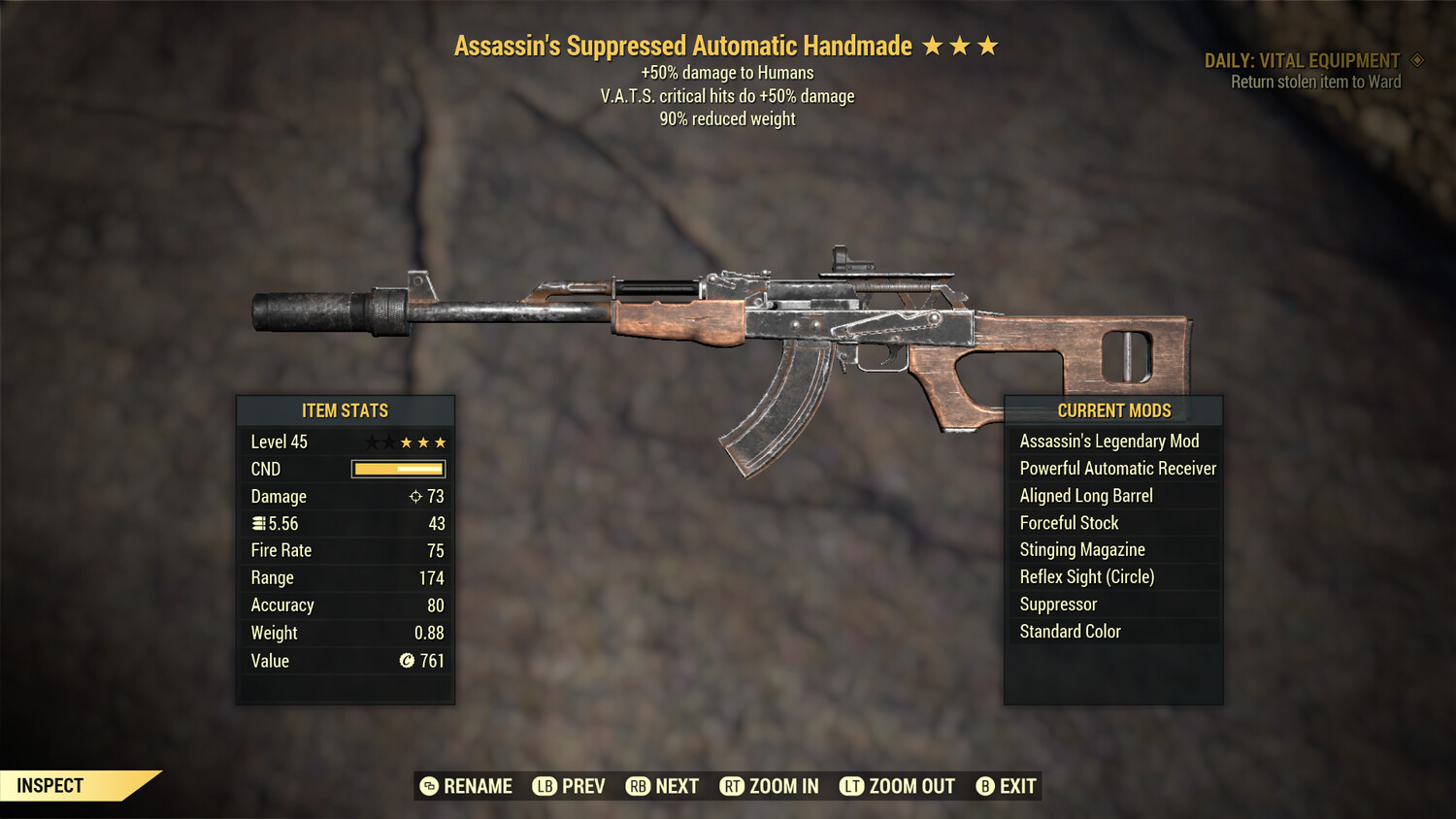This screenshot has height=819, width=1456.
Task: Click the B EXIT button icon
Action: point(985,786)
